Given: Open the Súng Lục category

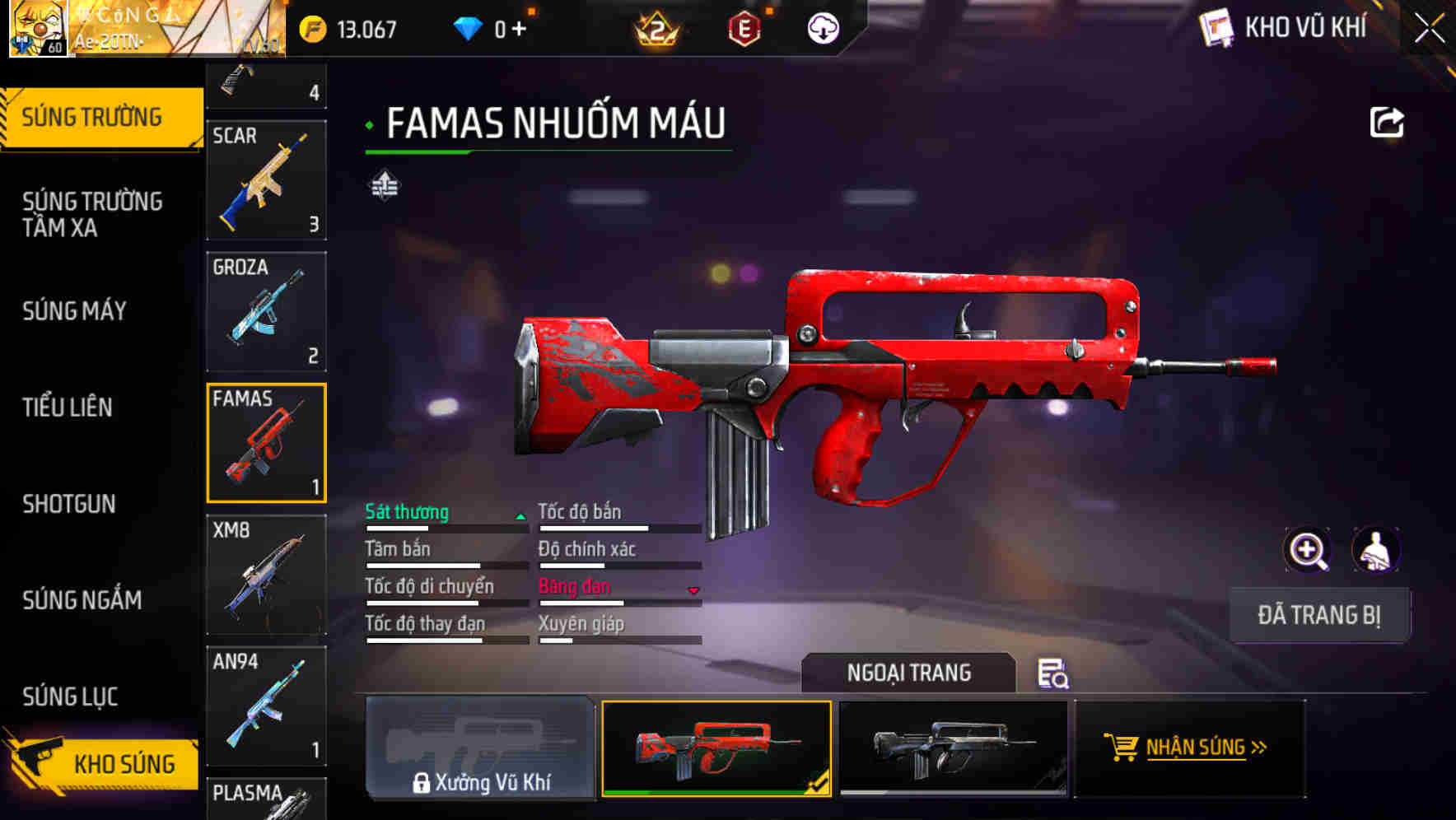Looking at the screenshot, I should 71,697.
